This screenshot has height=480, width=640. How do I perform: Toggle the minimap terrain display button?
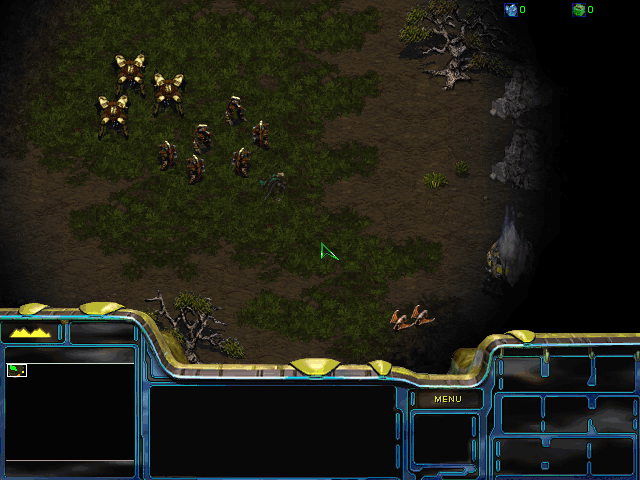click(x=31, y=332)
